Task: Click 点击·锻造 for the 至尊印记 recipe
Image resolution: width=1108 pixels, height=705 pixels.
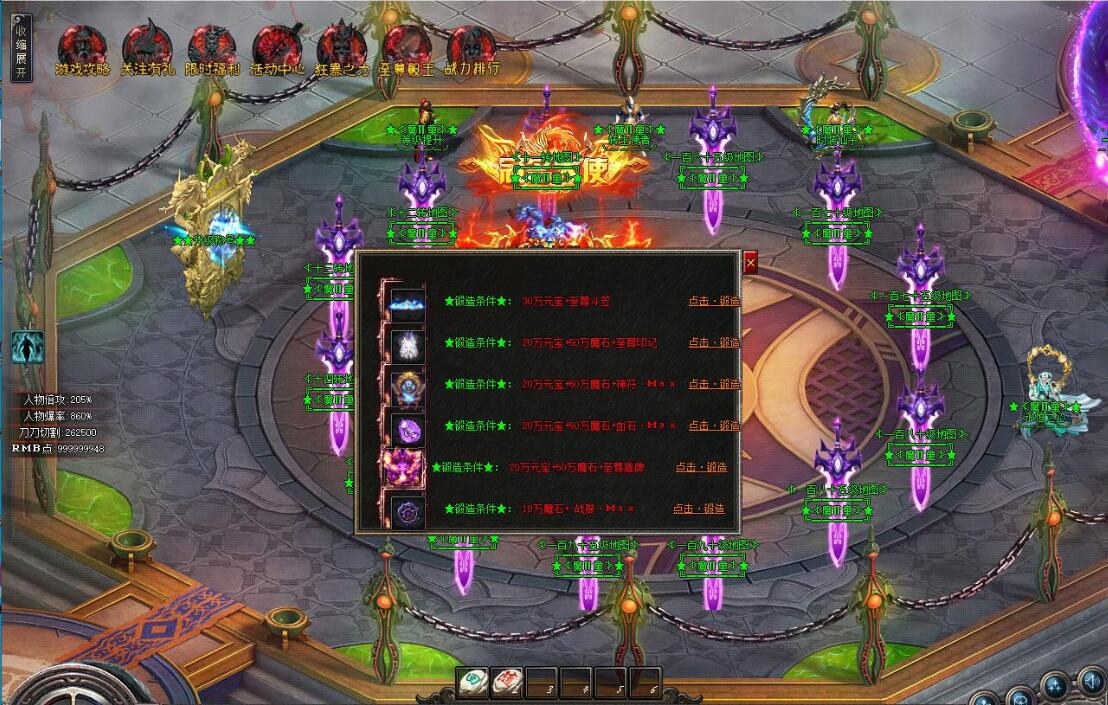Action: 714,342
